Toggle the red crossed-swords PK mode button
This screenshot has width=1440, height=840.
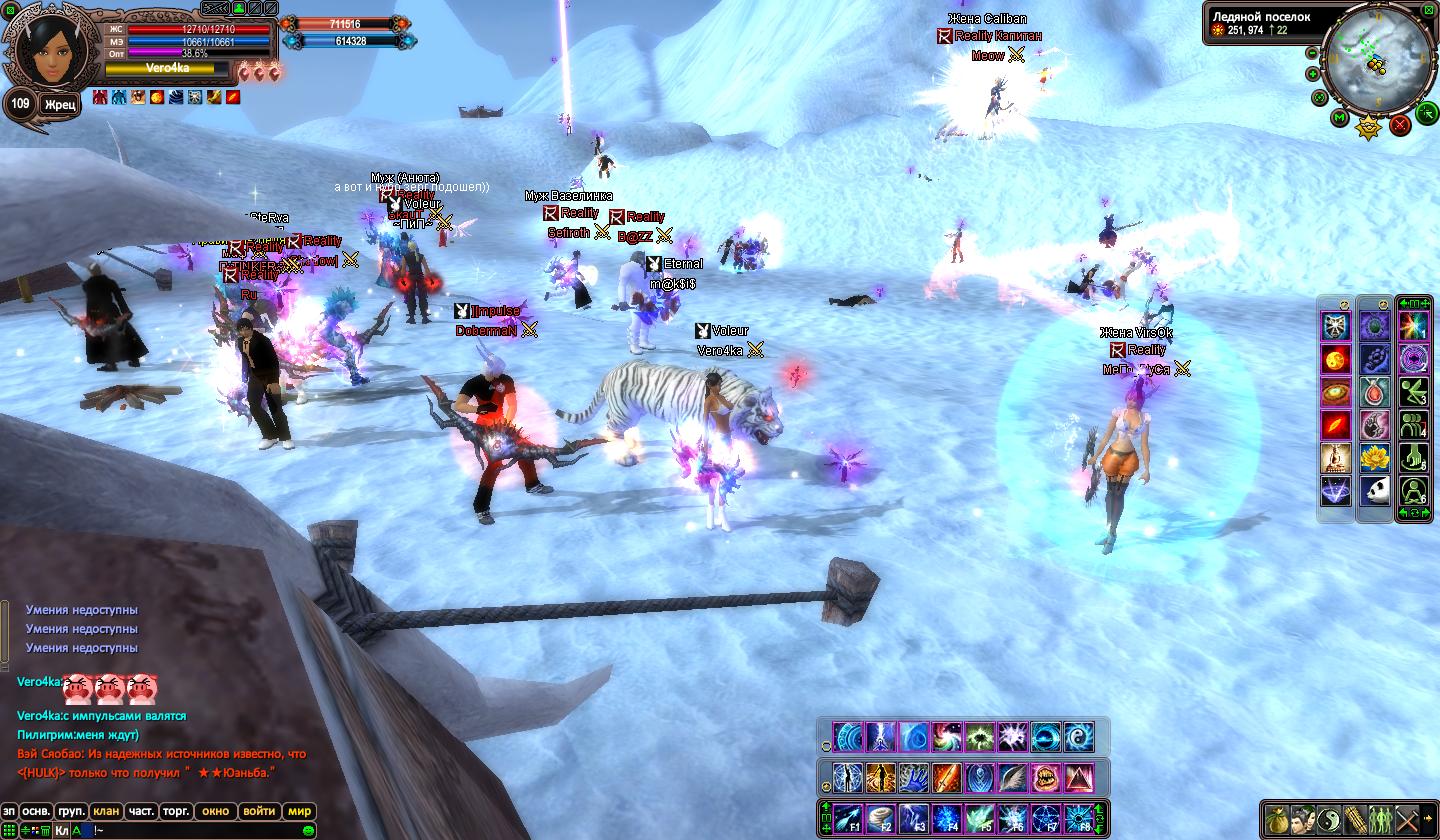point(1400,124)
